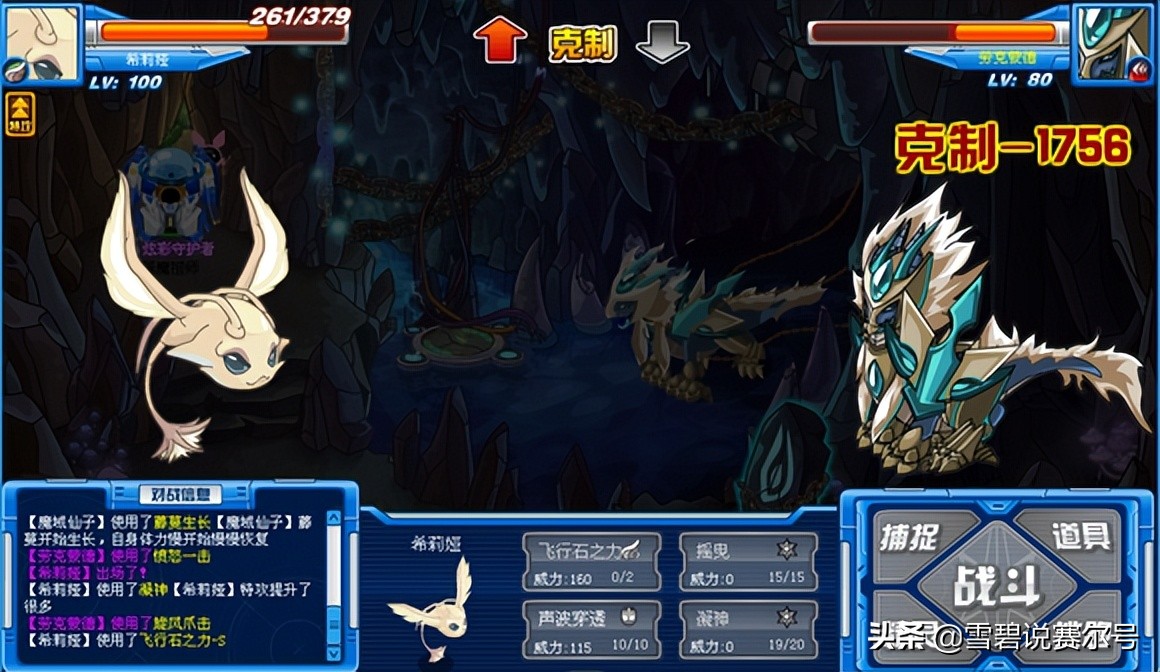Open the 道具 items menu
Screen dimensions: 1160x672
pos(1080,536)
